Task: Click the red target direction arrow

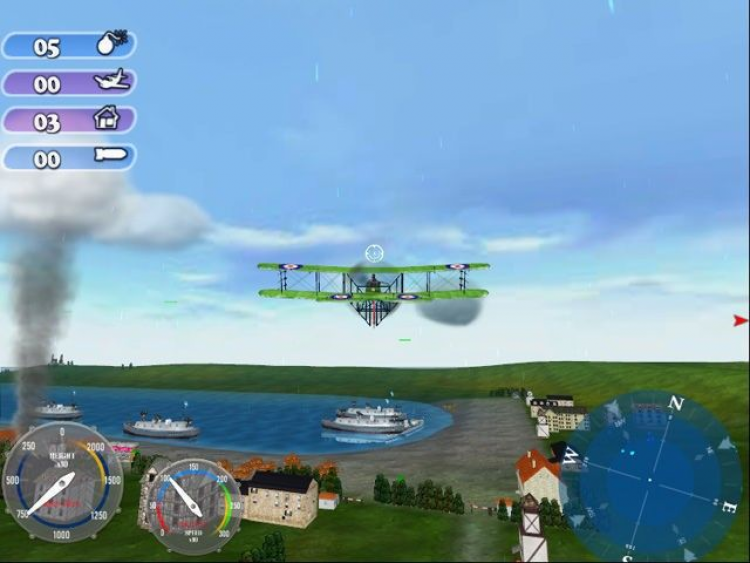Action: tap(740, 321)
